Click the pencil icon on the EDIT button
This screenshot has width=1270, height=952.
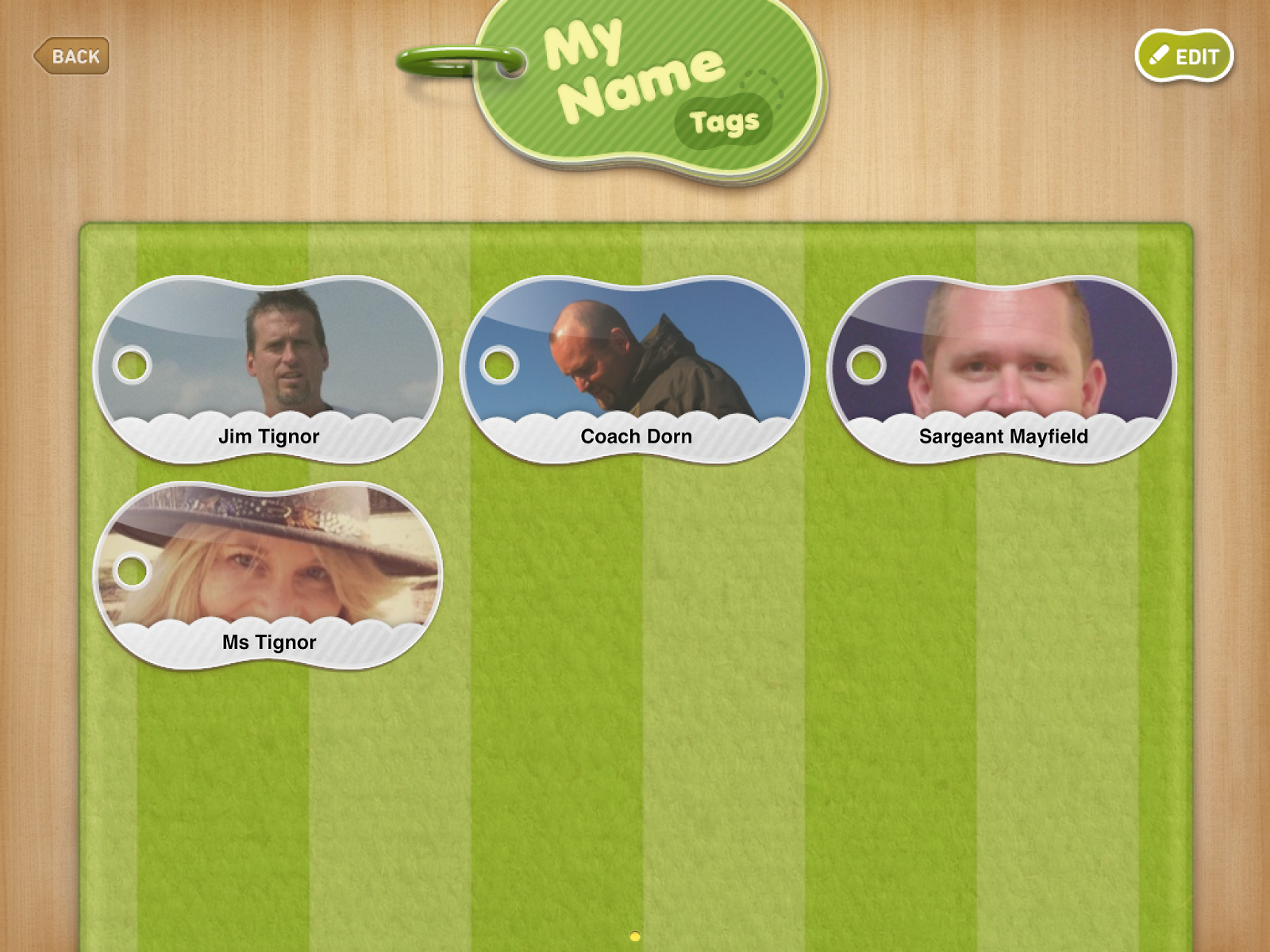1158,56
